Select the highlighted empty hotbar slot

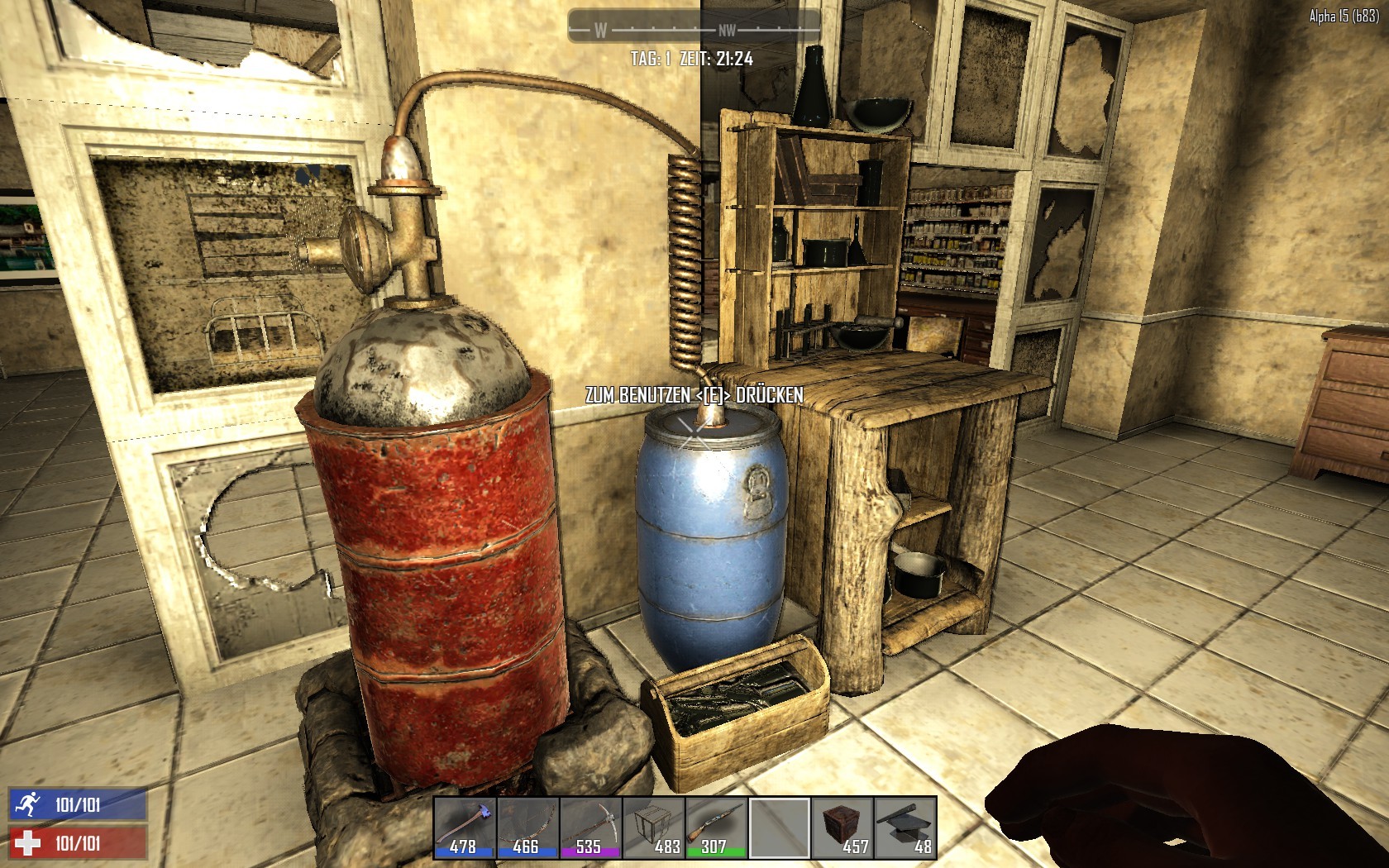coord(779,827)
